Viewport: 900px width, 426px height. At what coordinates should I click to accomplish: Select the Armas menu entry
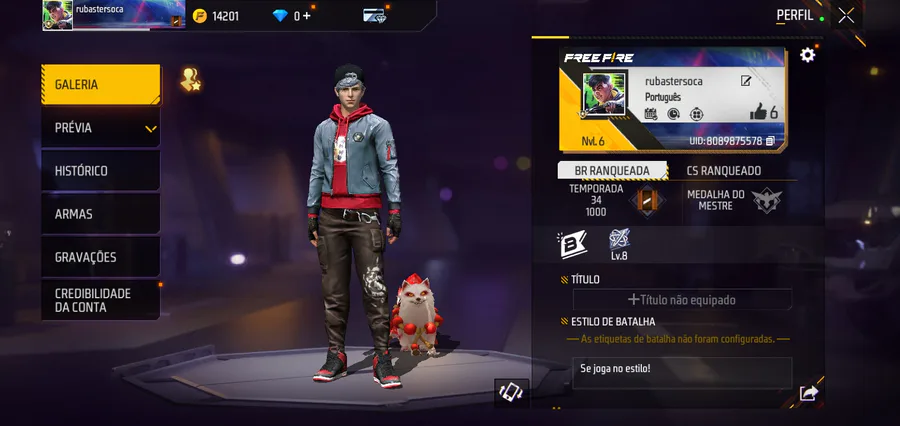(x=100, y=214)
